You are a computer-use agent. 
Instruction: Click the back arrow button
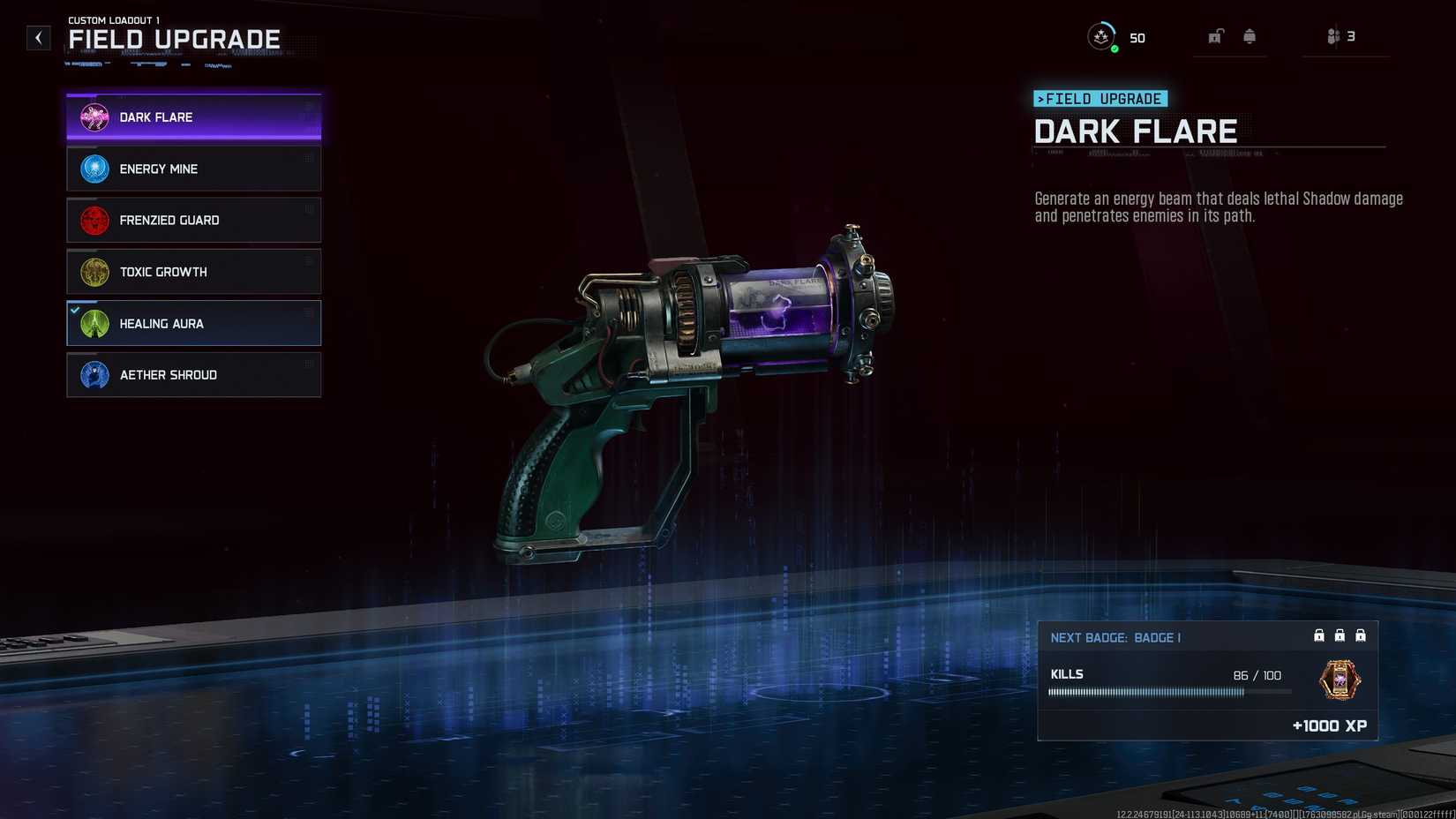37,37
